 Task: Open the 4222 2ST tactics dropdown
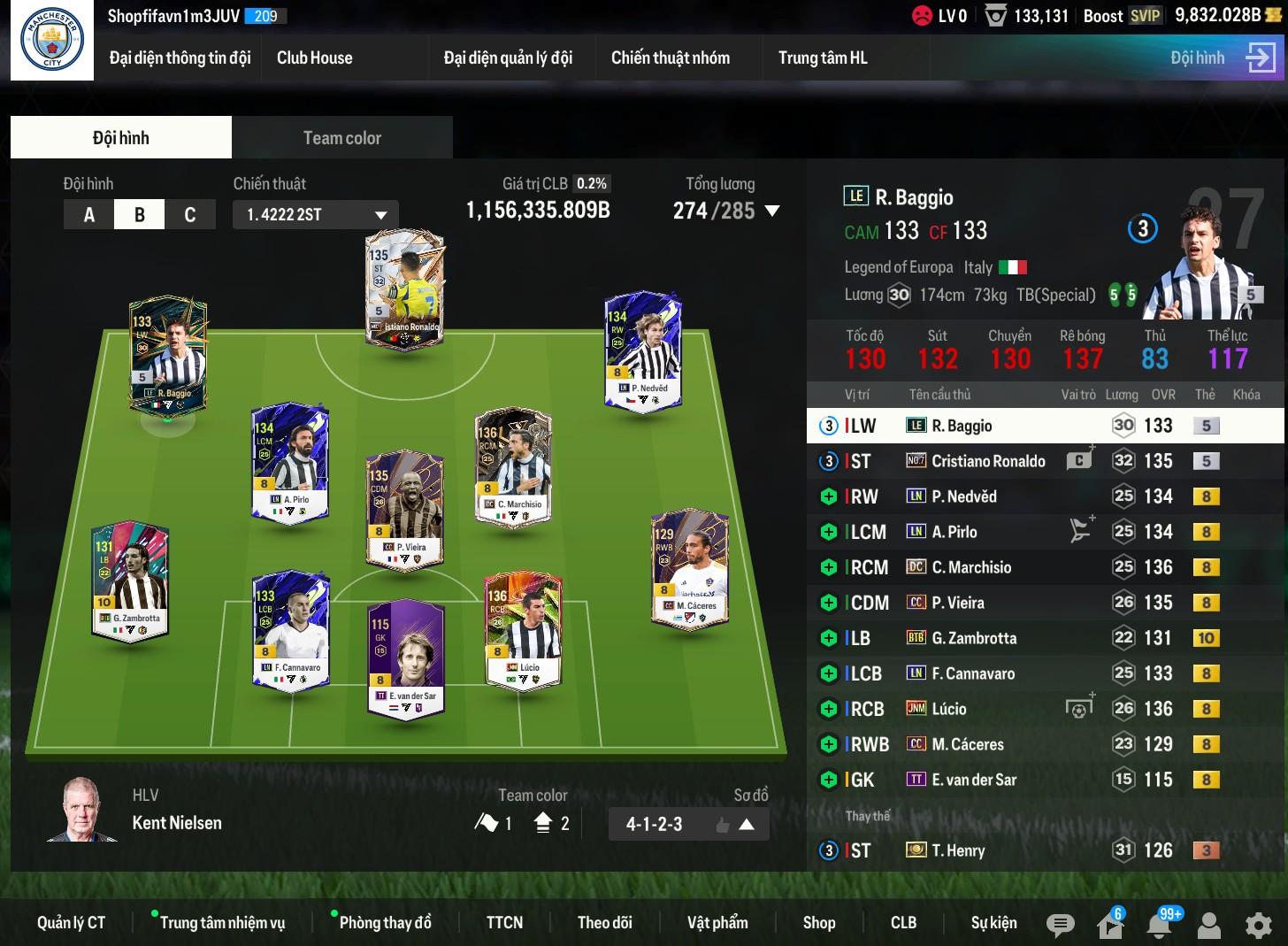click(x=316, y=215)
